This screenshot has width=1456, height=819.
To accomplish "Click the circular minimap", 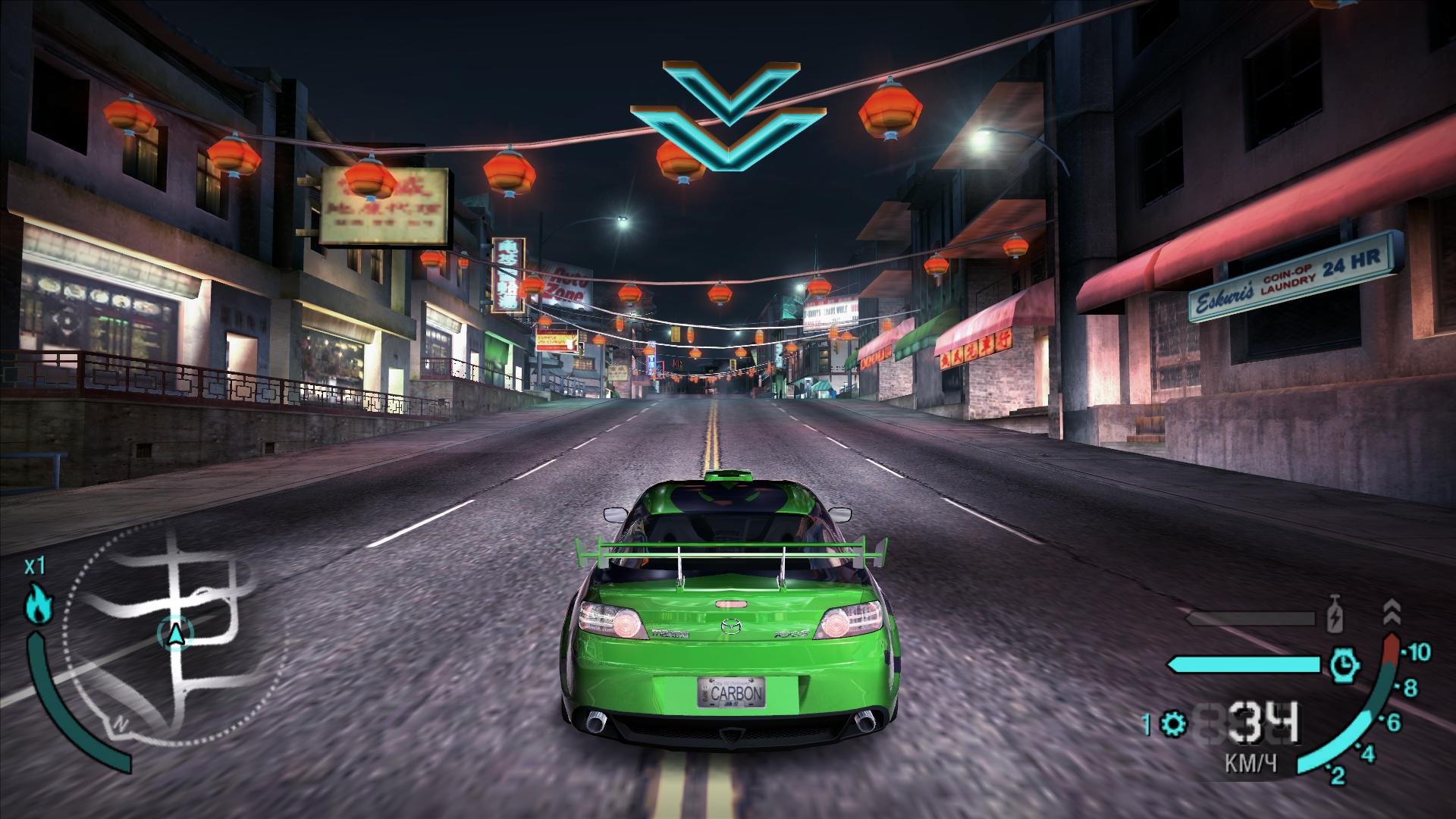I will point(178,633).
